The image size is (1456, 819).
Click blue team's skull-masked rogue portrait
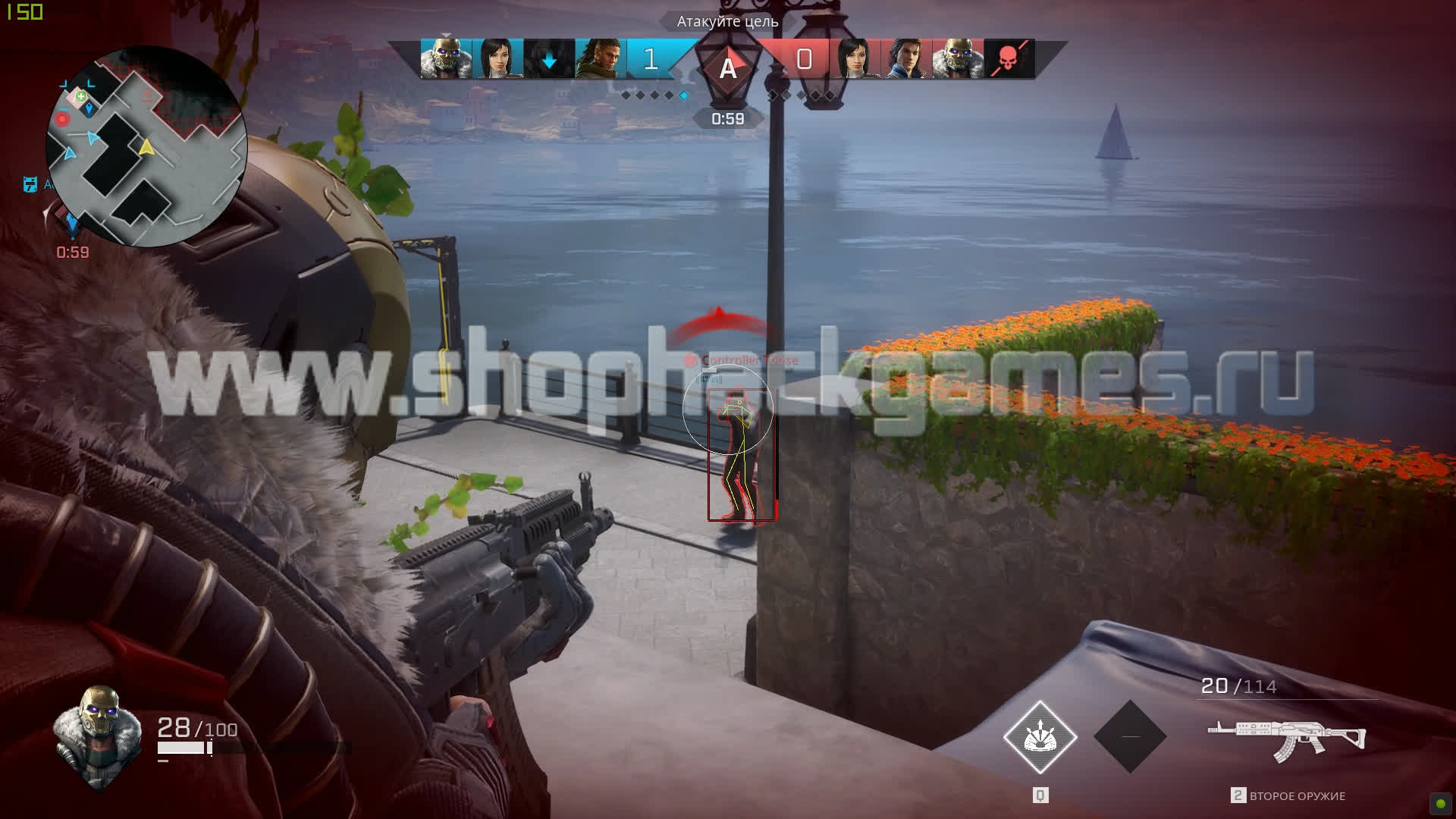click(445, 59)
